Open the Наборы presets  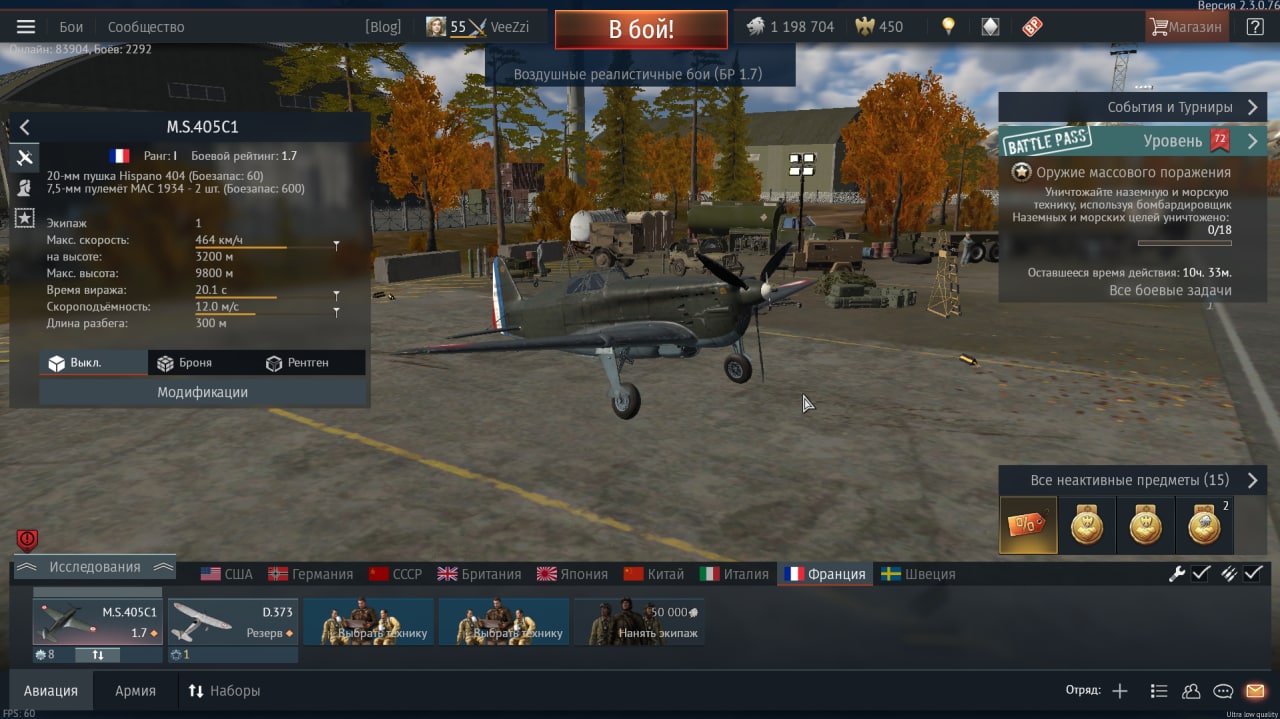(224, 690)
